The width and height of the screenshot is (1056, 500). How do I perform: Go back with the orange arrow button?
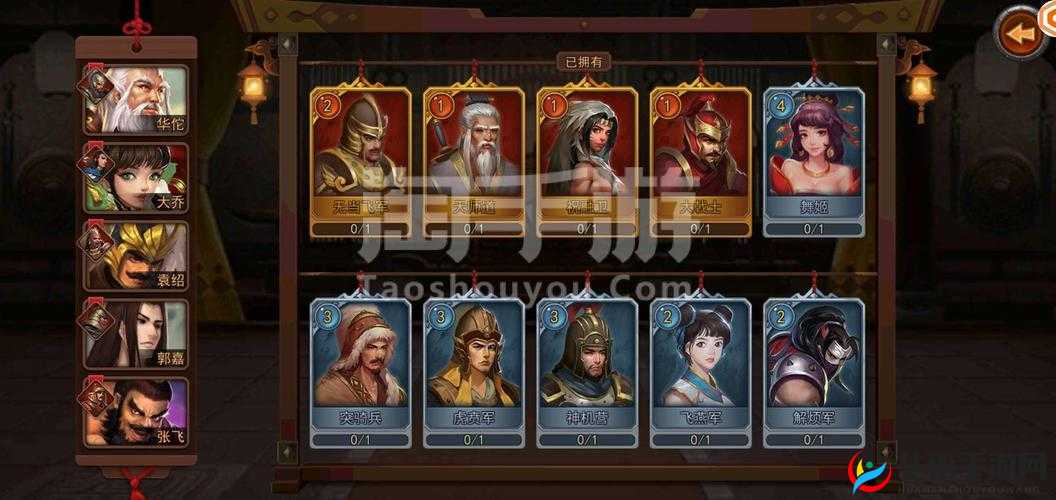tap(1020, 34)
